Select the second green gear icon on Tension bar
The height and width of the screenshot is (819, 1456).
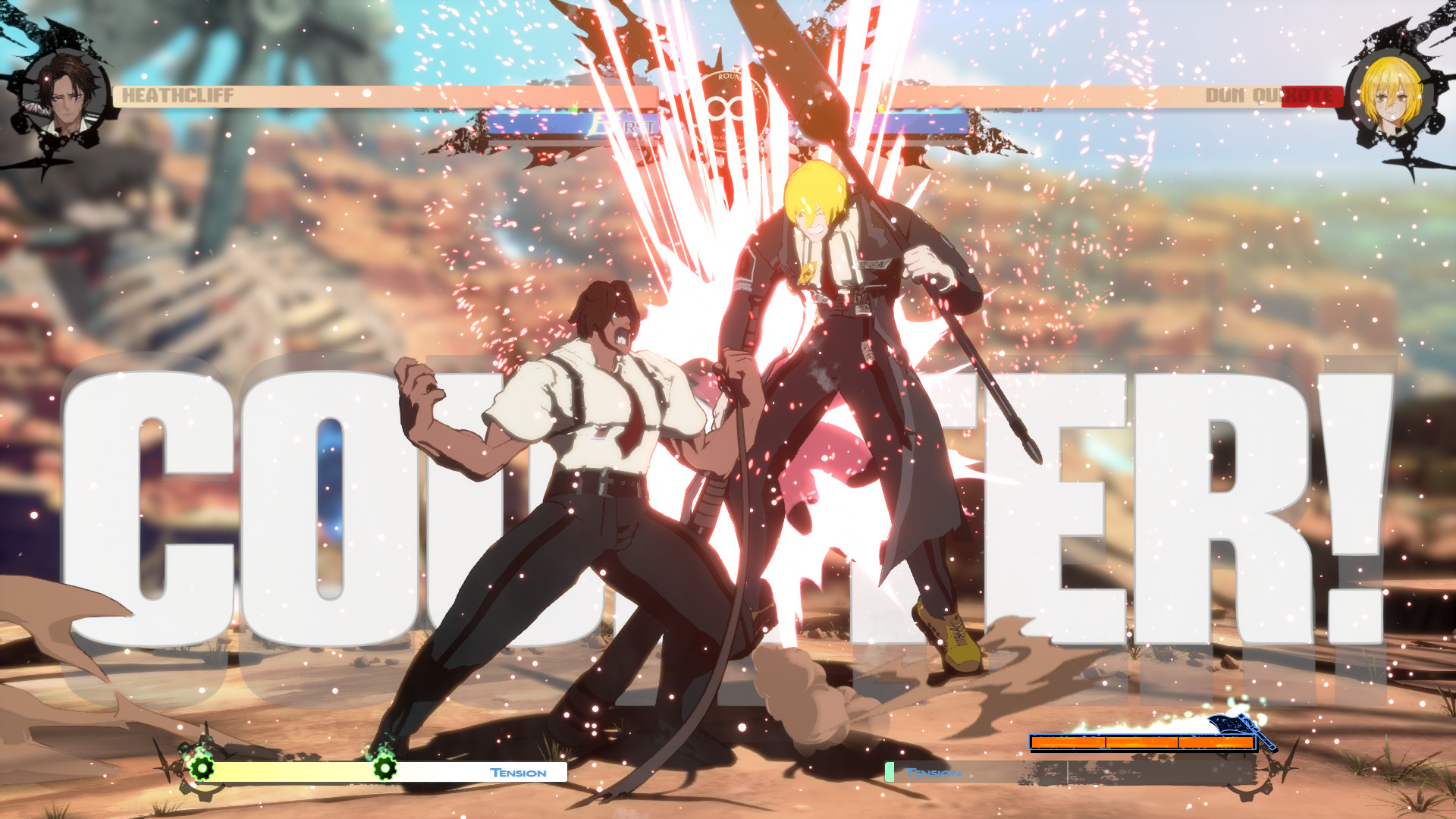[385, 769]
